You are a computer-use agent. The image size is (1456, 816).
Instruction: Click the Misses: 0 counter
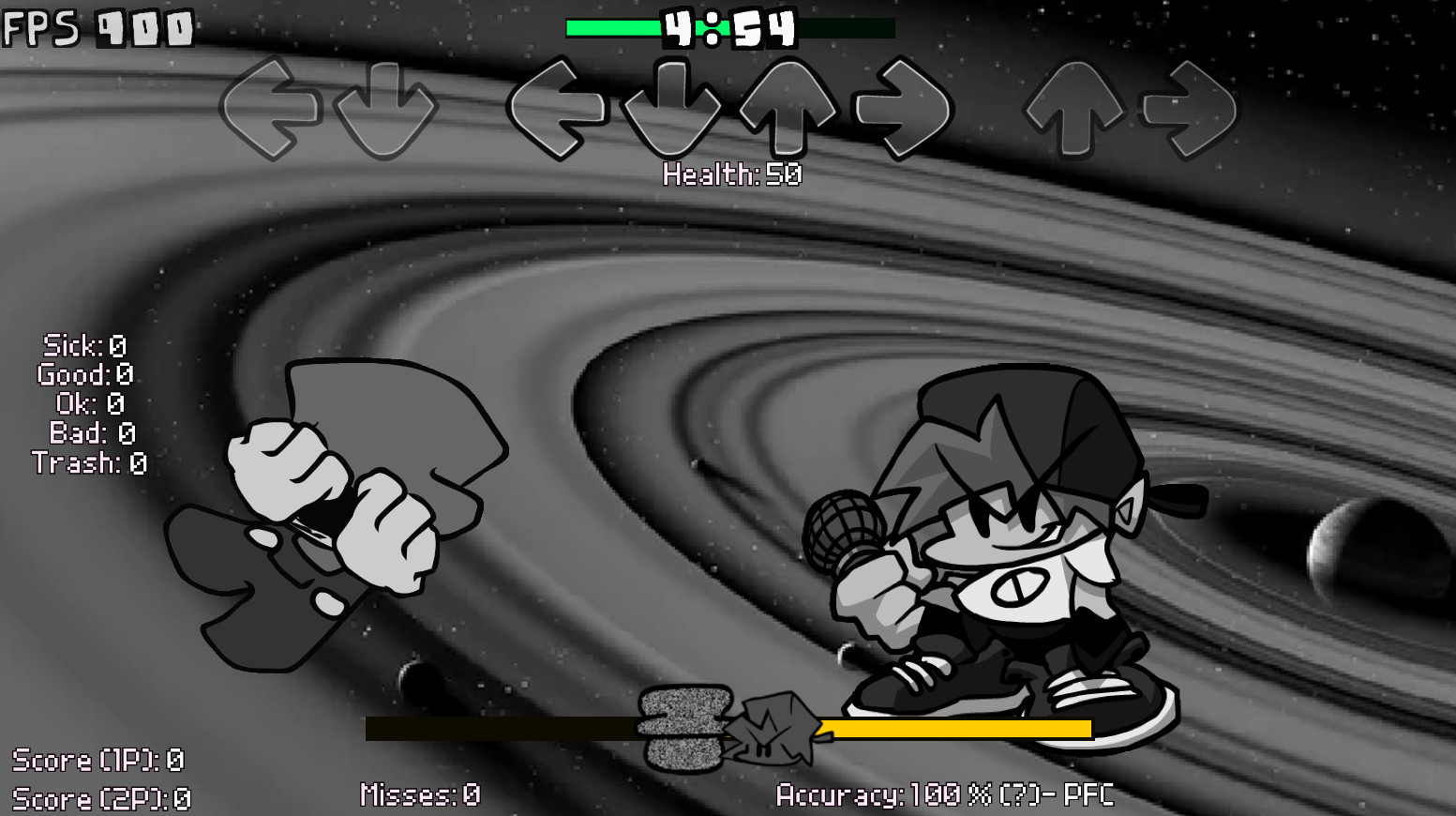(x=421, y=795)
